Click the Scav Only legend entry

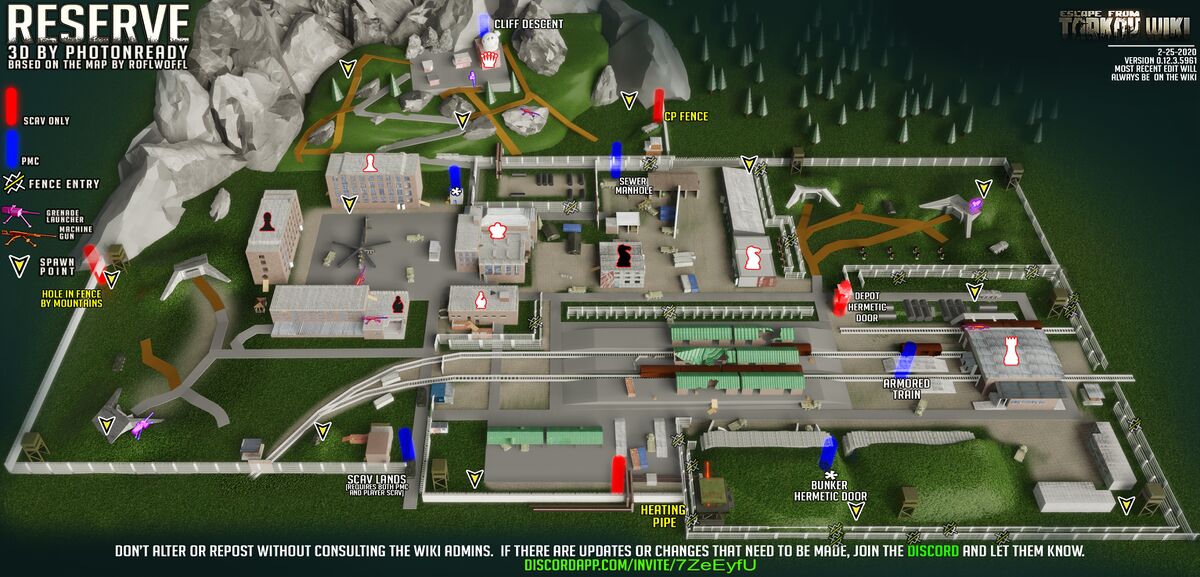(12, 104)
